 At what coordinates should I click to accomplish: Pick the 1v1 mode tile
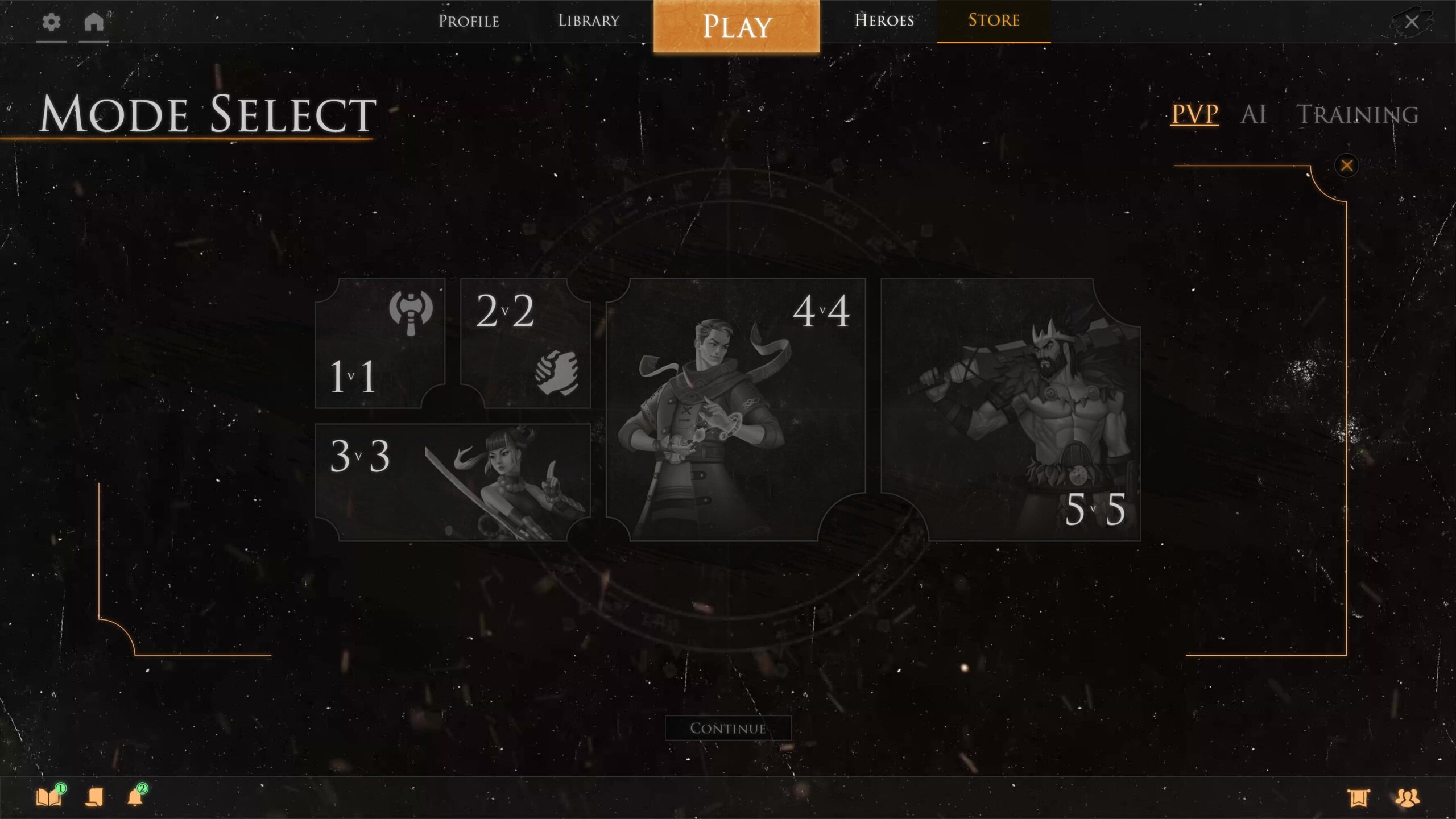coord(379,344)
